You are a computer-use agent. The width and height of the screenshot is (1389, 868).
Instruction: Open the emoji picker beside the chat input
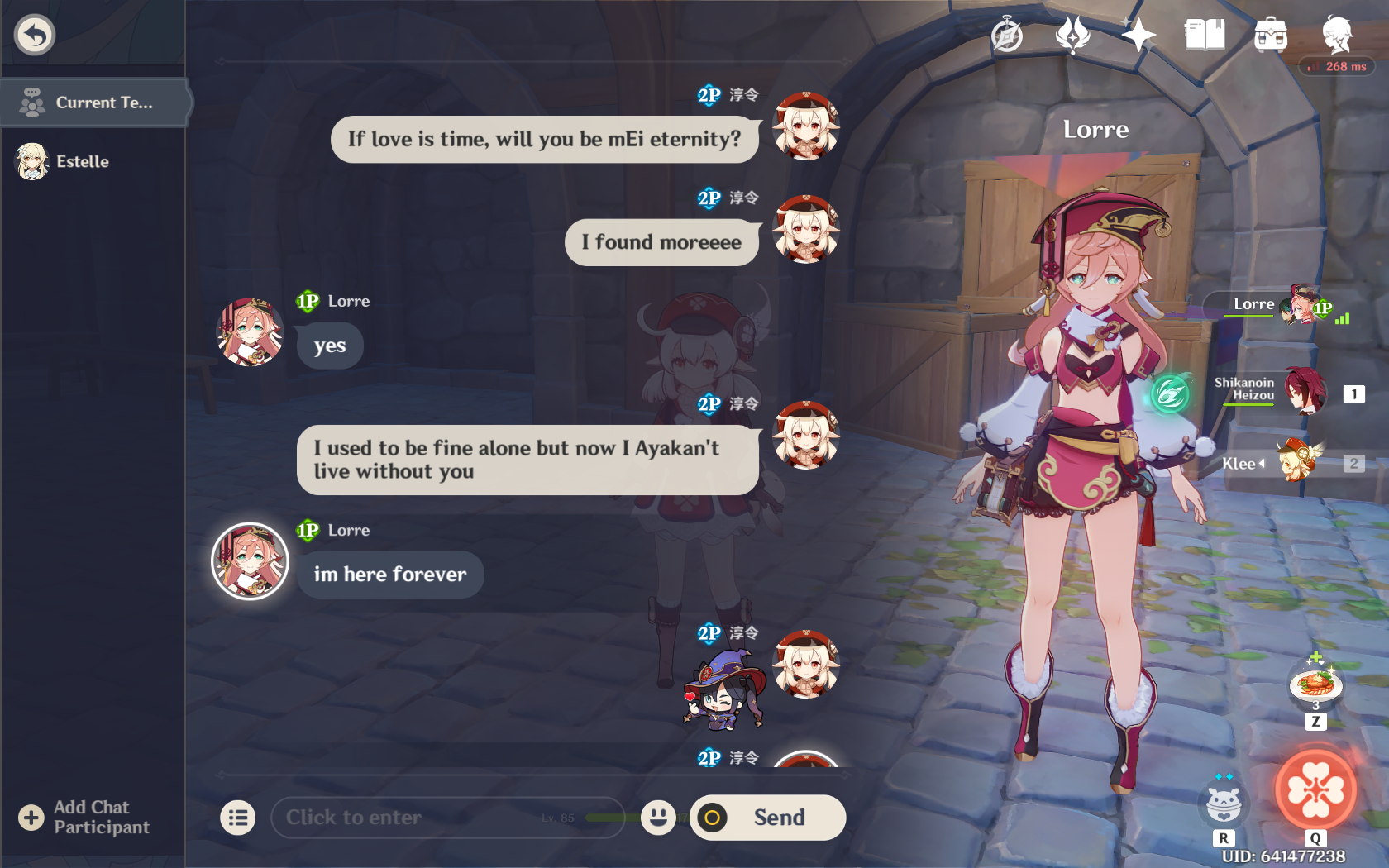click(x=657, y=818)
